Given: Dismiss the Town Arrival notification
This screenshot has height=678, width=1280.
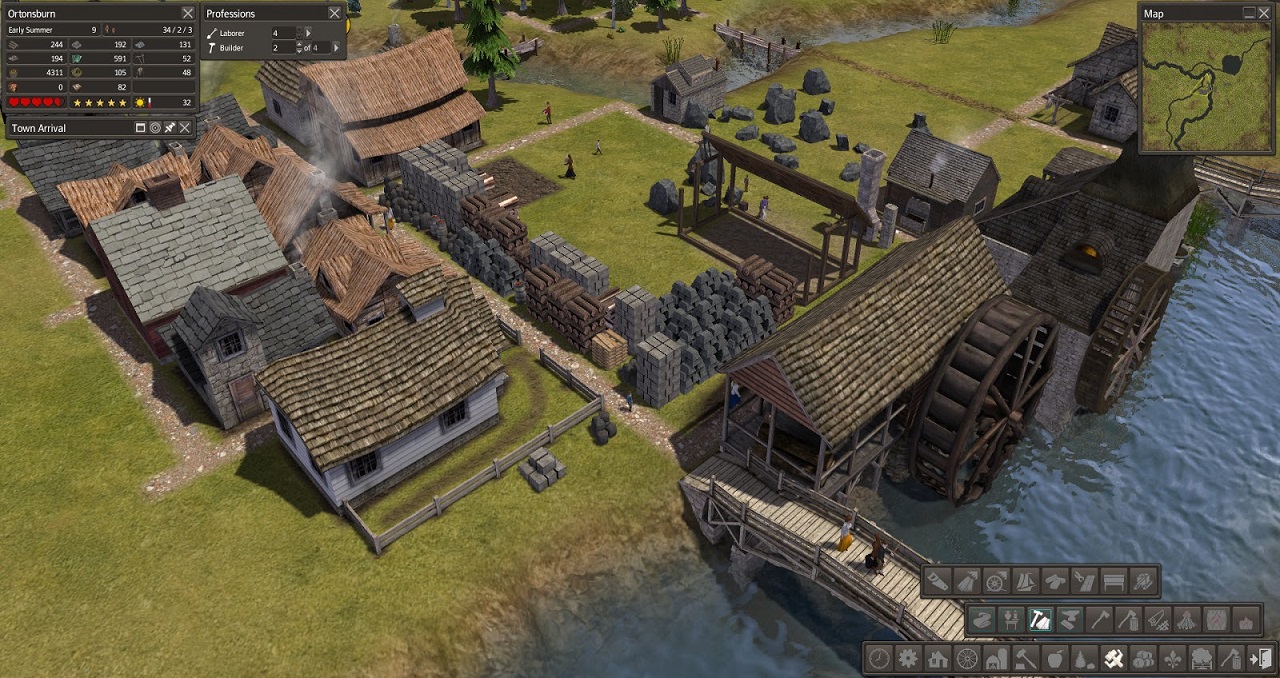Looking at the screenshot, I should tap(185, 128).
